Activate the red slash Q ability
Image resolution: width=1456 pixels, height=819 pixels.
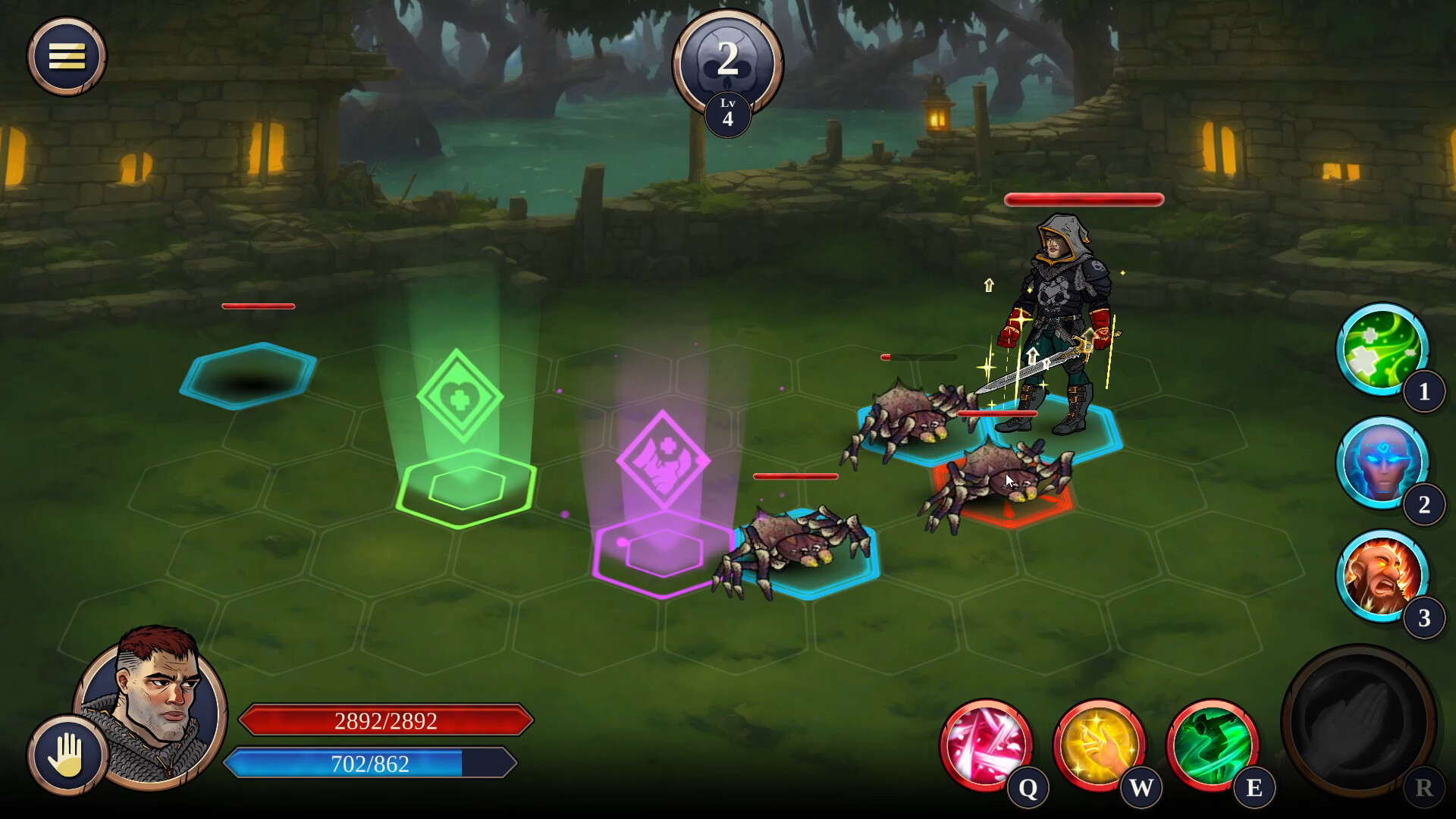click(x=986, y=743)
